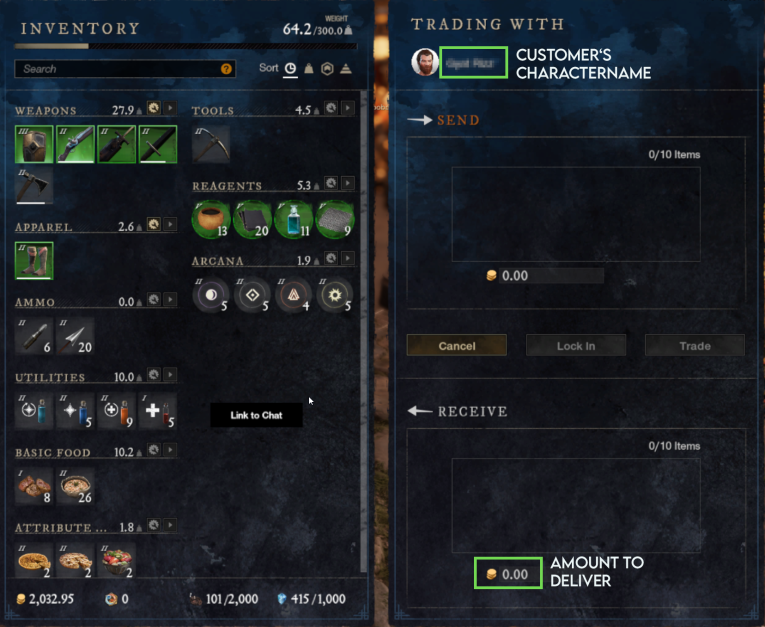This screenshot has height=627, width=765.
Task: Select the musket weapon slot
Action: [75, 144]
